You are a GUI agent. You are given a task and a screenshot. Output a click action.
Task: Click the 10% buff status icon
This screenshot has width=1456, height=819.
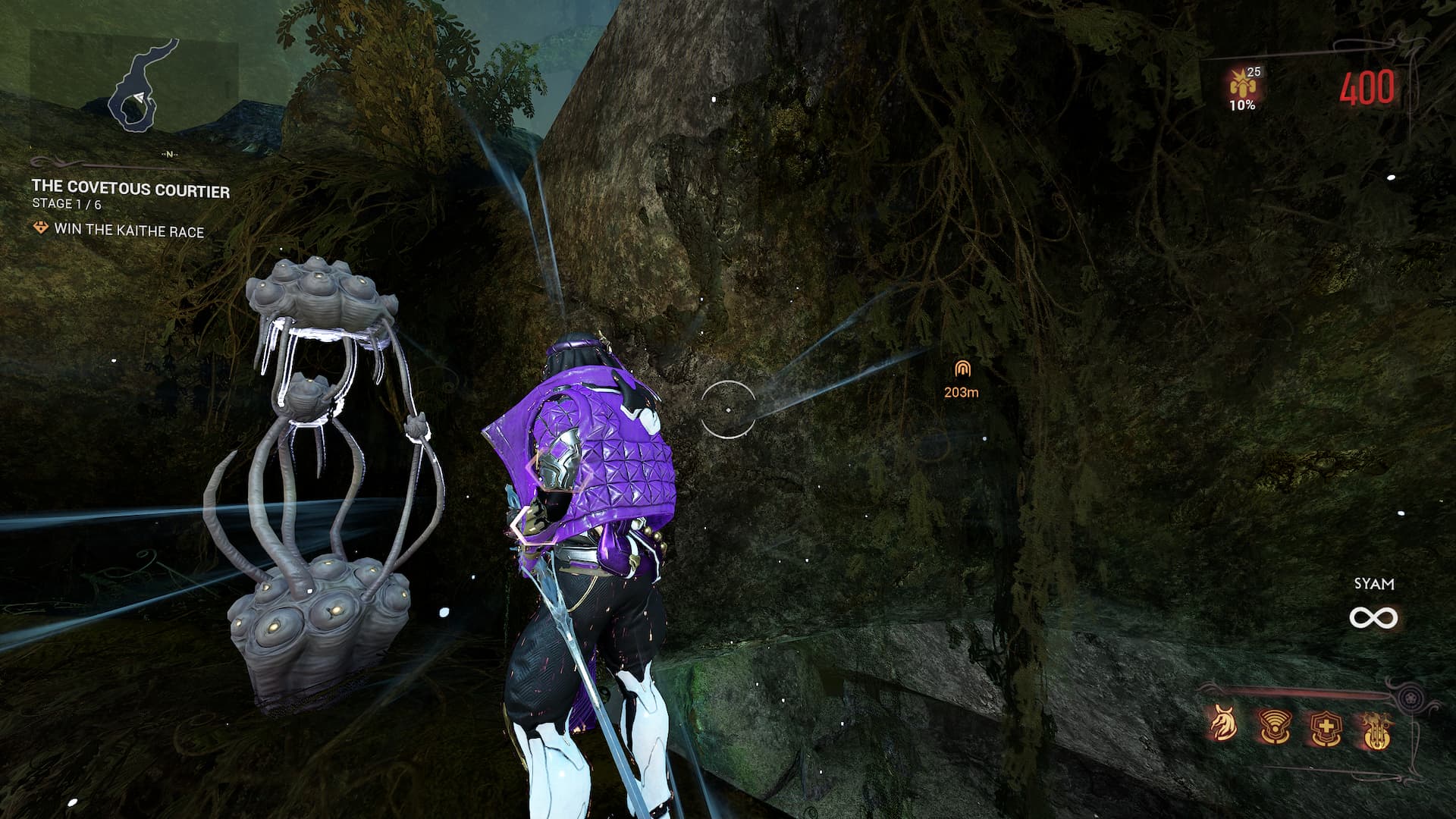[x=1241, y=89]
